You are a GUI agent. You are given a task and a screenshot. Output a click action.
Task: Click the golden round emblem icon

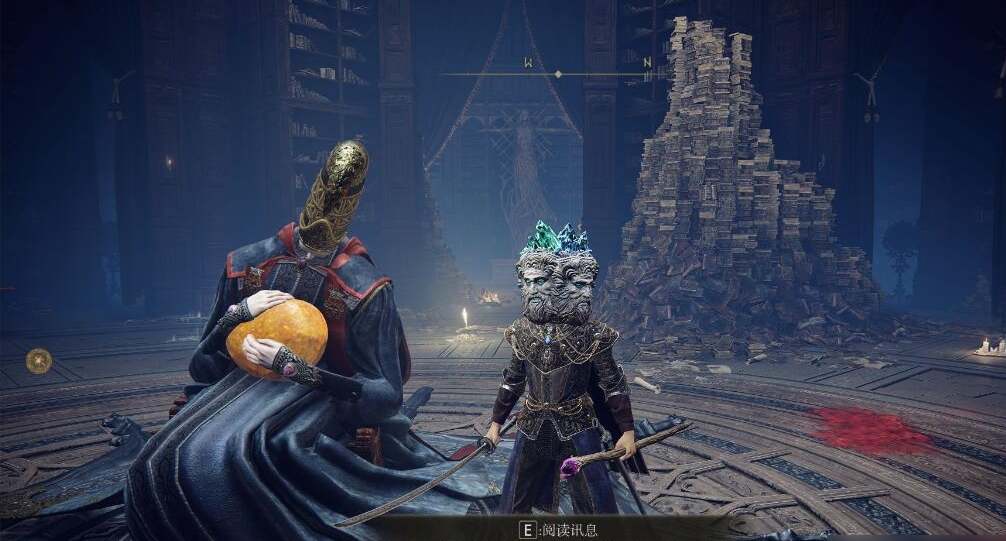tap(38, 360)
